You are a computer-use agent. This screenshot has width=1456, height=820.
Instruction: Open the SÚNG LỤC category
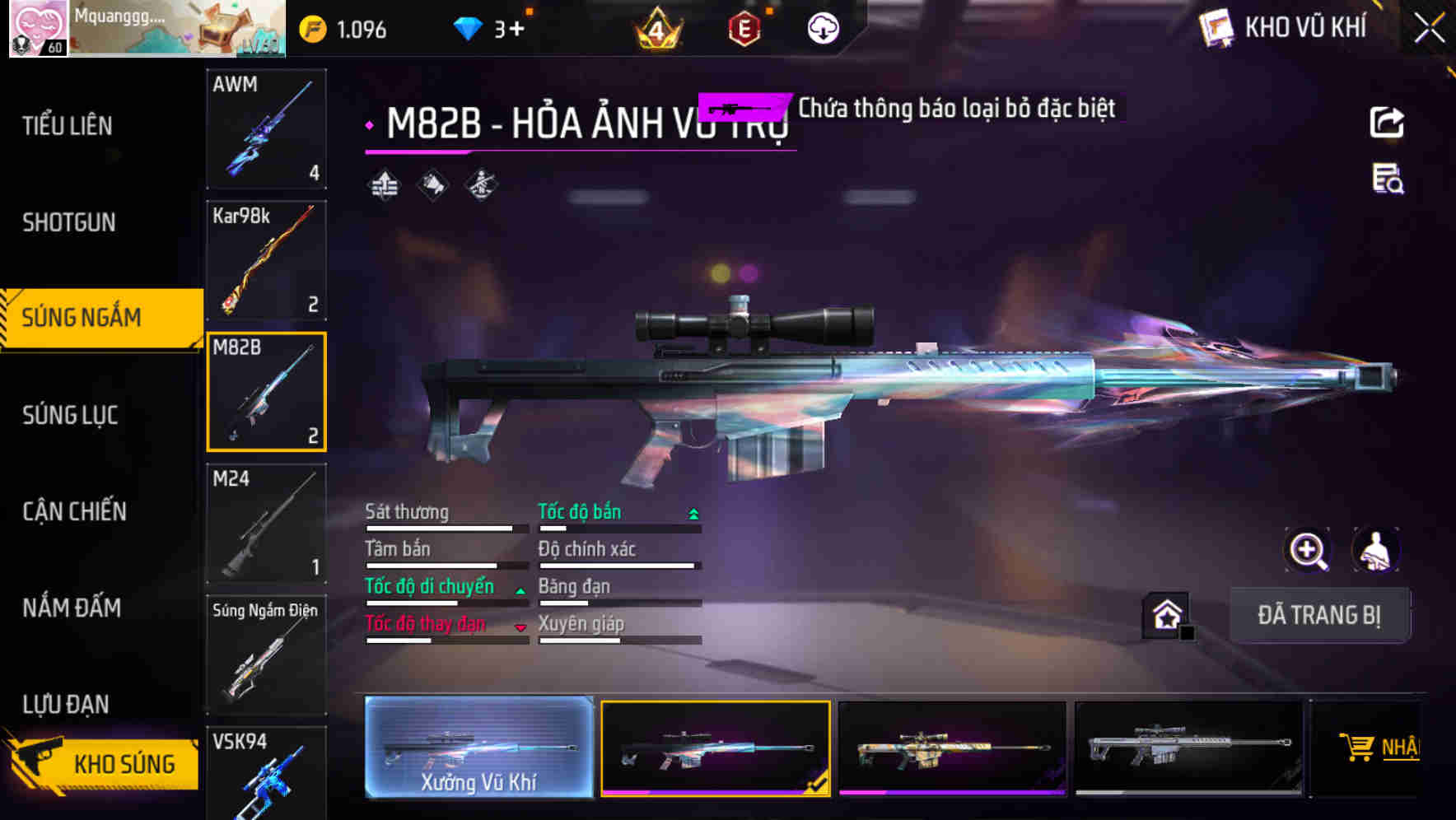point(70,416)
